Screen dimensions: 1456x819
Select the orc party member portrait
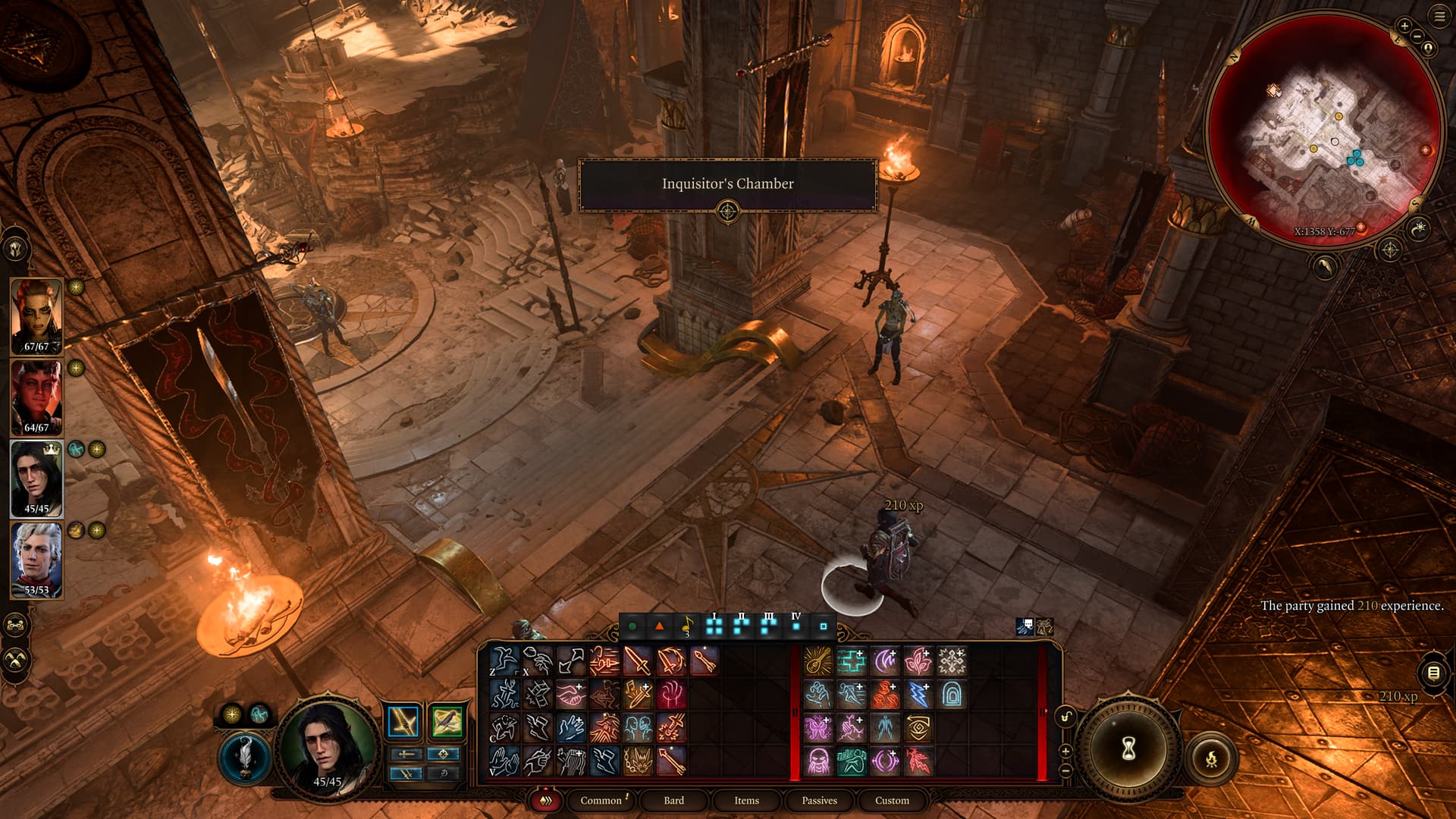36,316
